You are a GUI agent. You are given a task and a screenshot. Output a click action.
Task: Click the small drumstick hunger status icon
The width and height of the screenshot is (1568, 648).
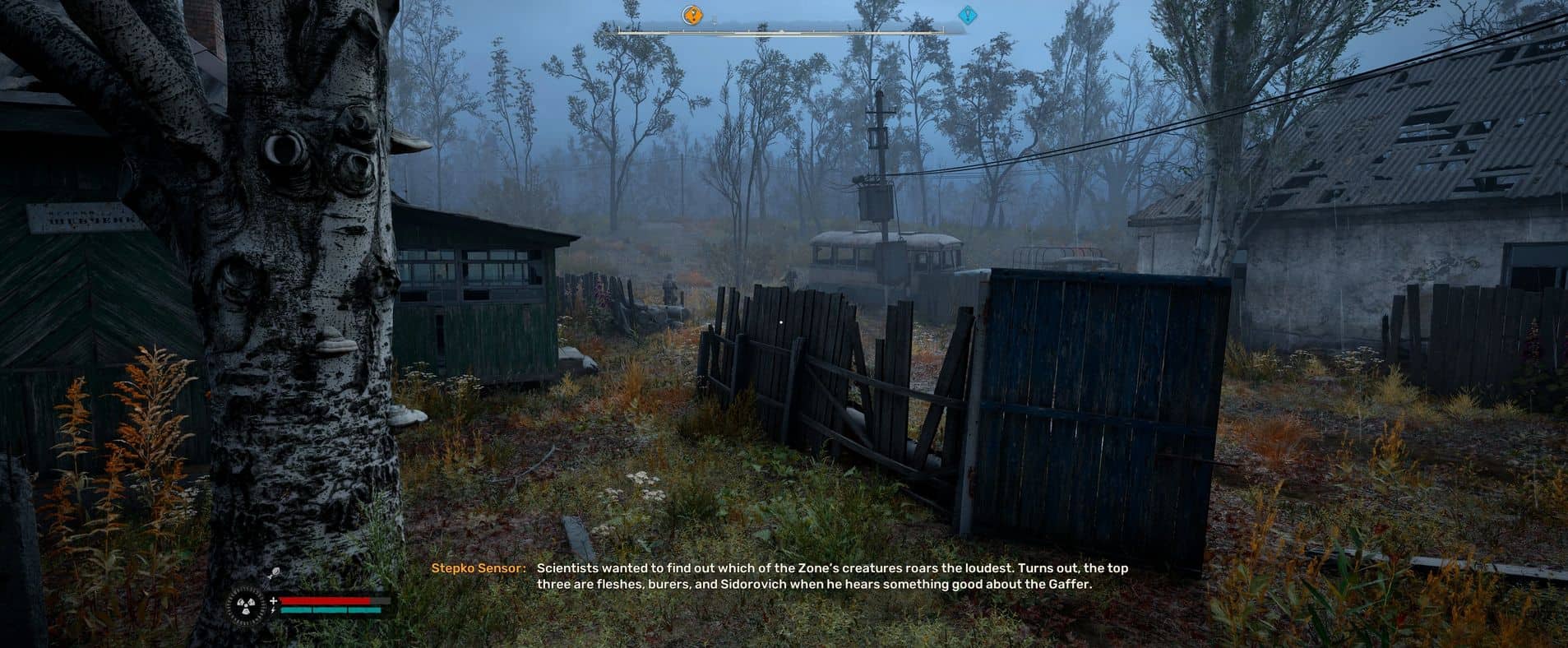coord(273,574)
